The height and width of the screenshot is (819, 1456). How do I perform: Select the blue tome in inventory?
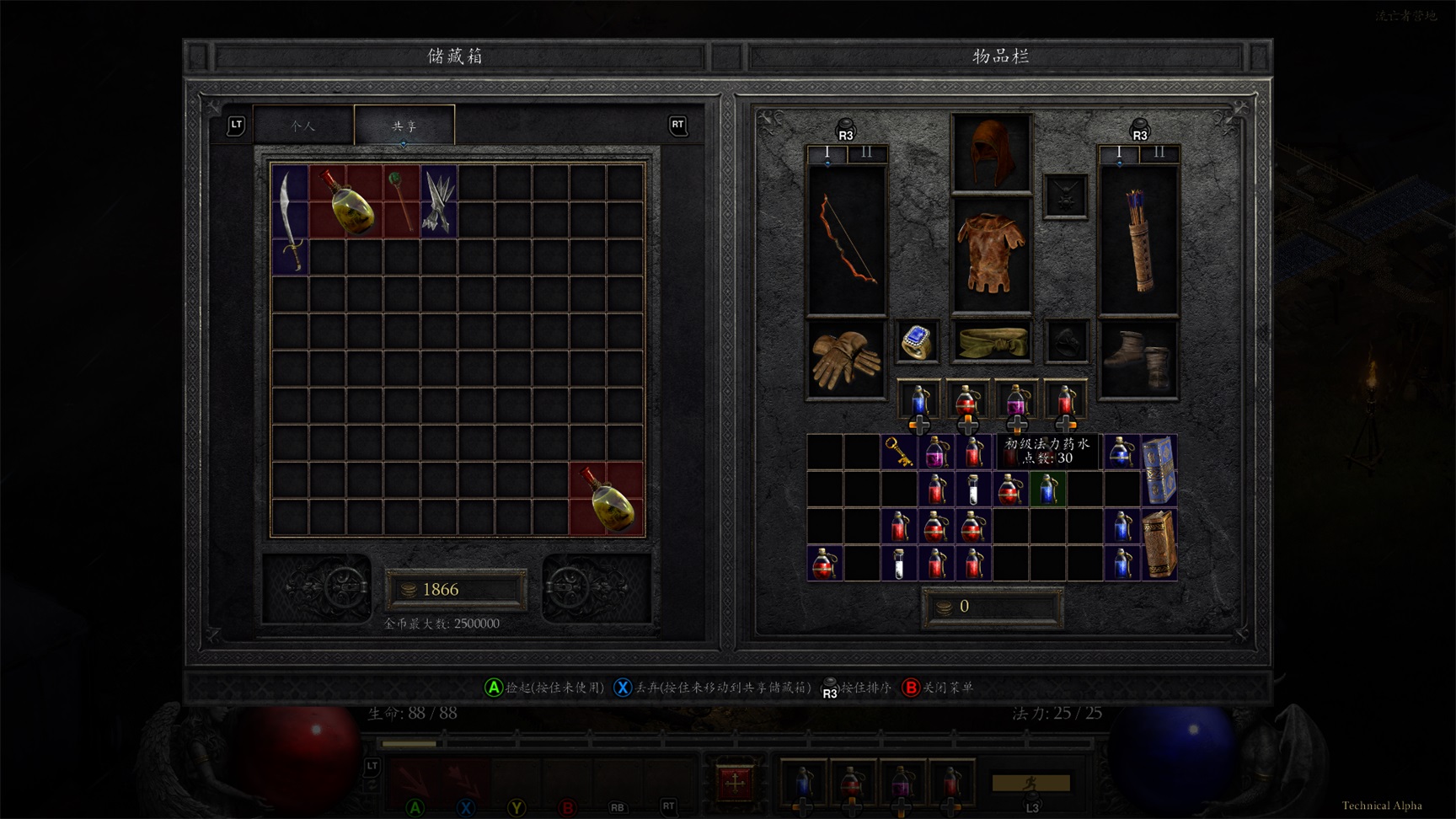click(x=1159, y=470)
